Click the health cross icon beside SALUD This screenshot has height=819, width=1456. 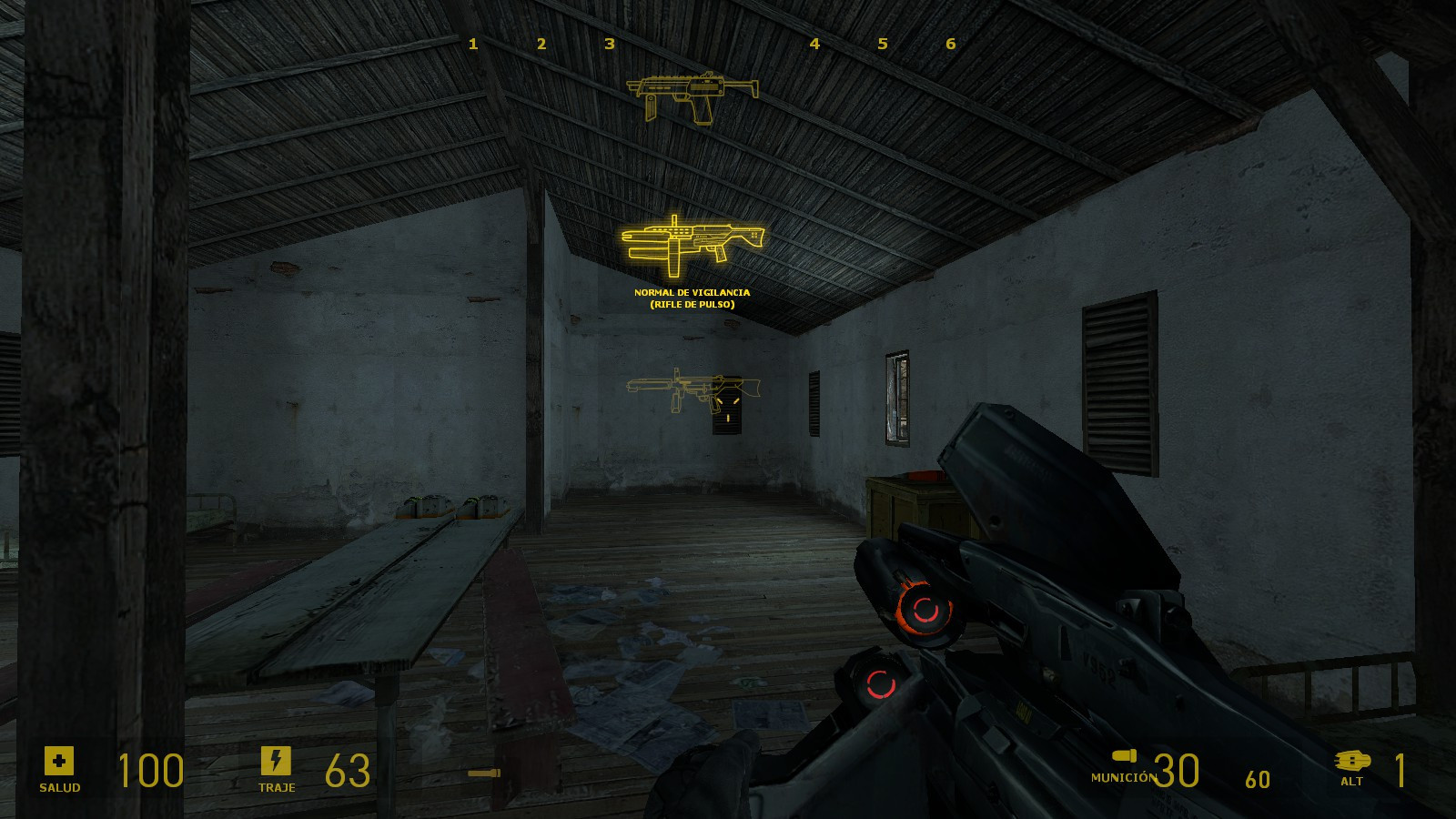(x=58, y=762)
